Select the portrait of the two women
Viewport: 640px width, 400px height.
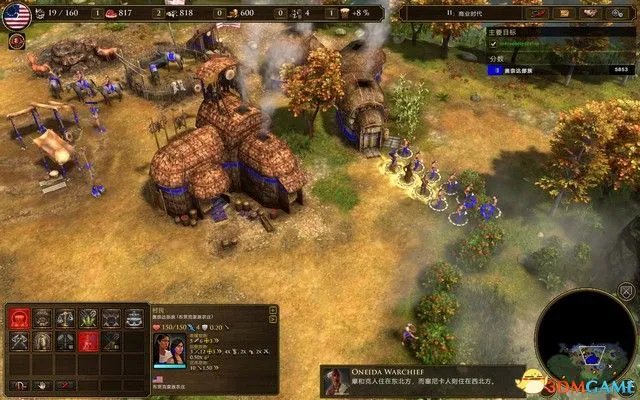tap(164, 352)
